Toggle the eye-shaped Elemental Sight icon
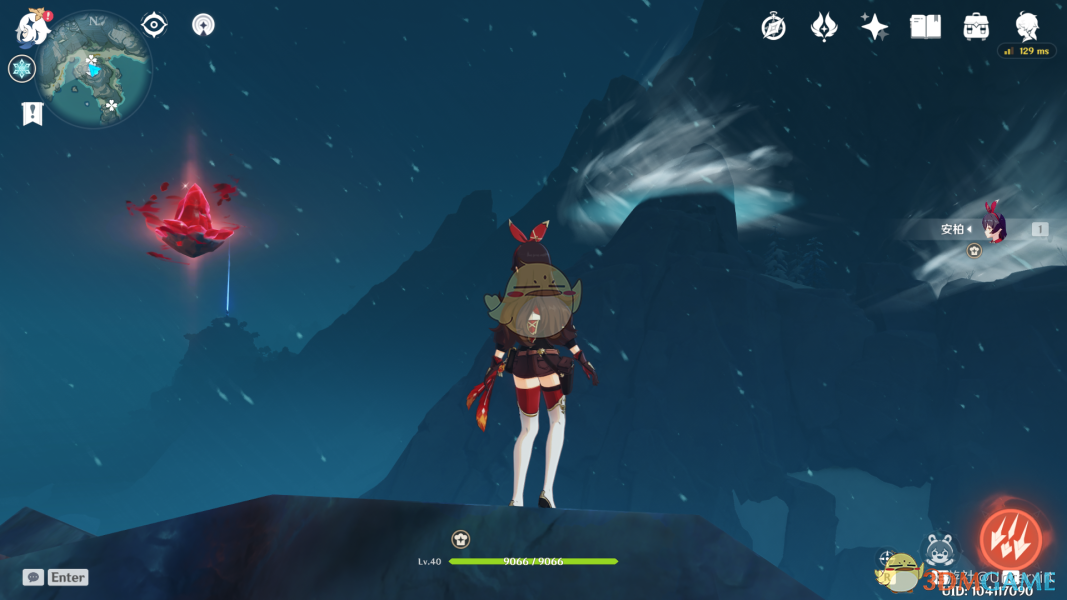Screen dimensions: 1067x600 (154, 25)
